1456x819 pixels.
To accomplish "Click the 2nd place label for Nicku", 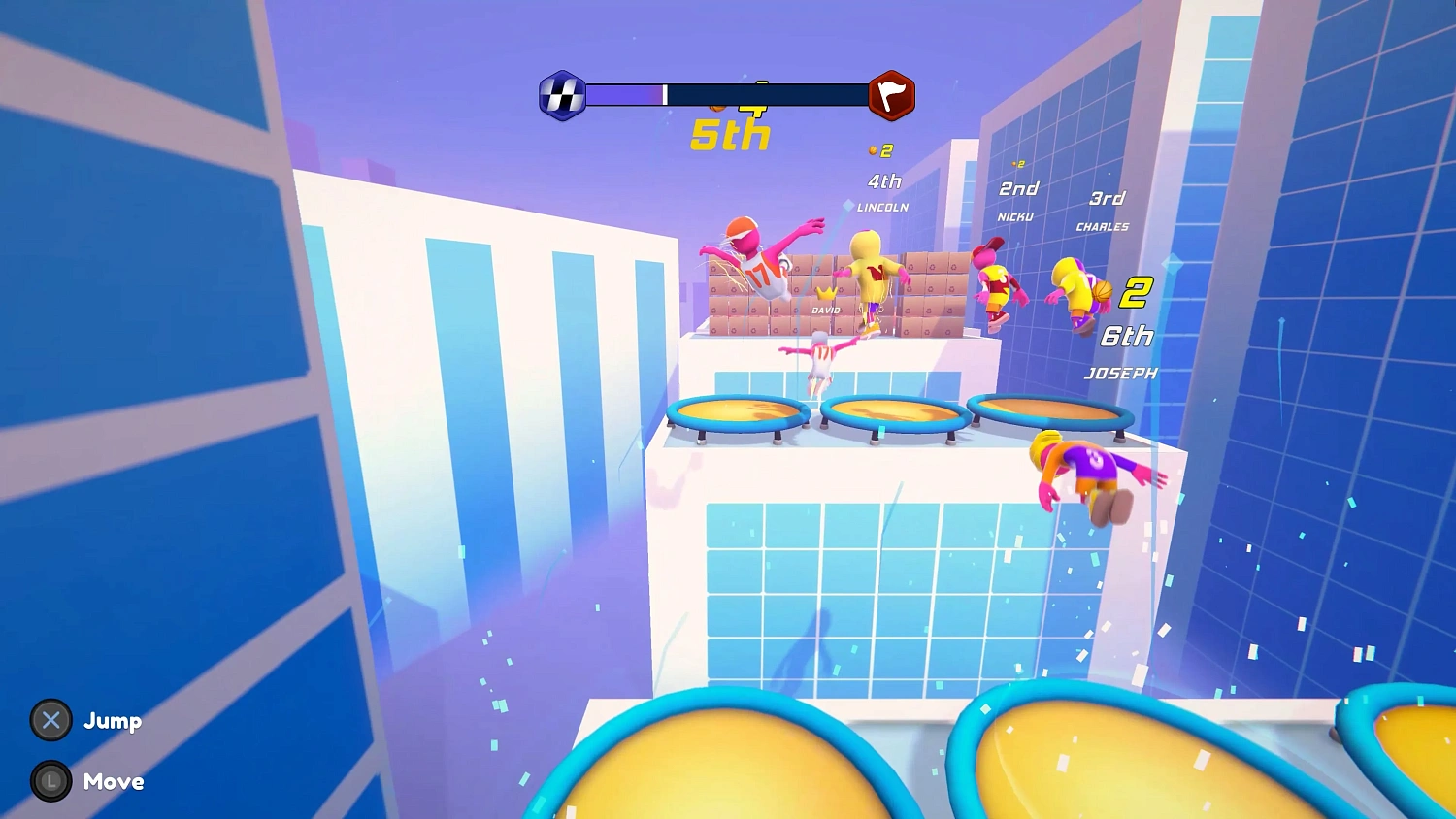I will 1018,188.
